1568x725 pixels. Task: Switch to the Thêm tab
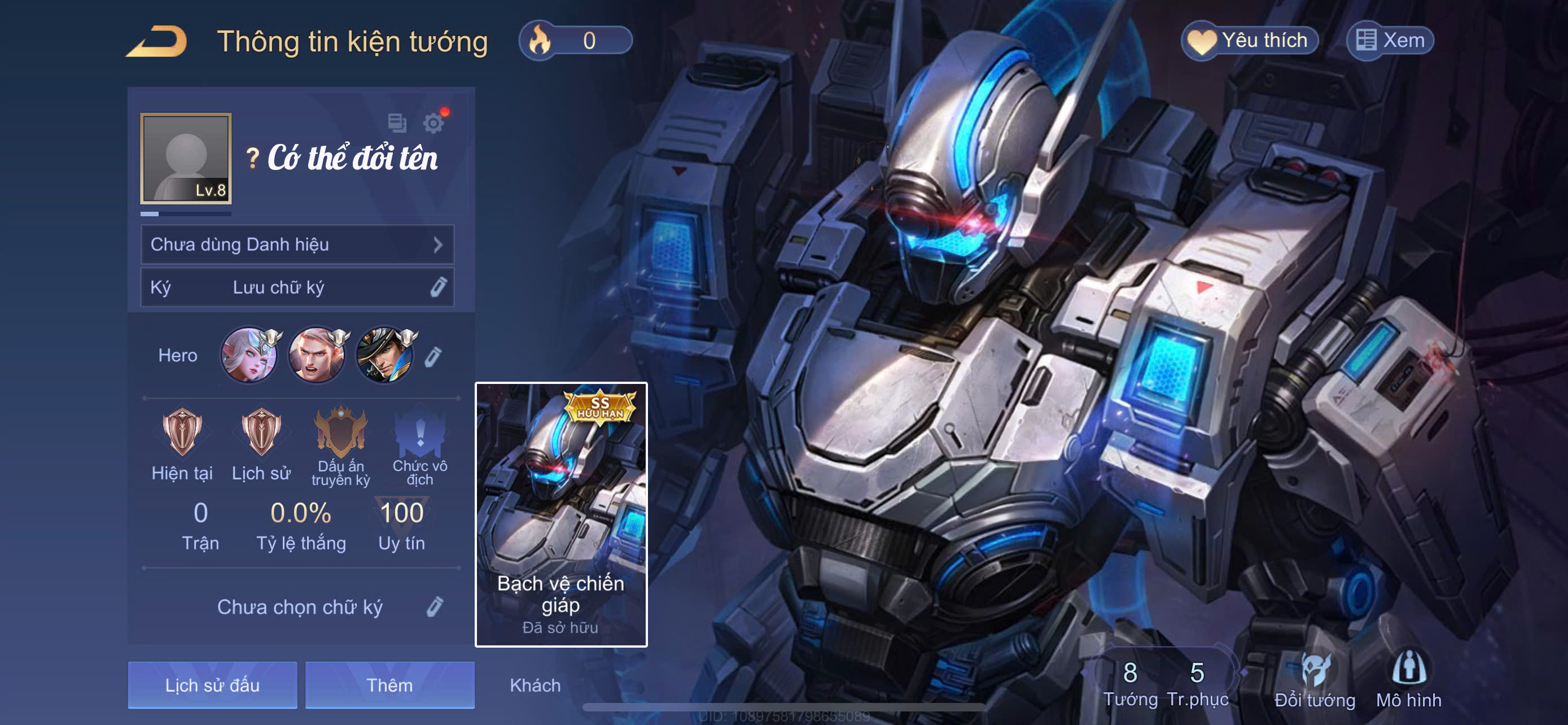tap(389, 685)
